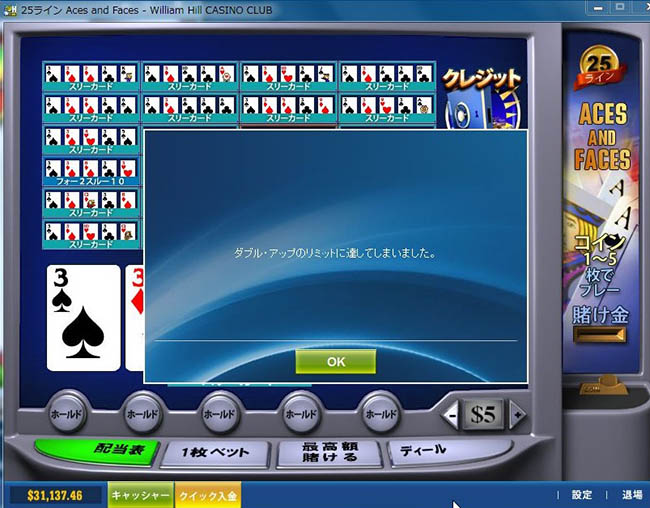Open the 配当表 paytable
The width and height of the screenshot is (650, 508).
(97, 451)
